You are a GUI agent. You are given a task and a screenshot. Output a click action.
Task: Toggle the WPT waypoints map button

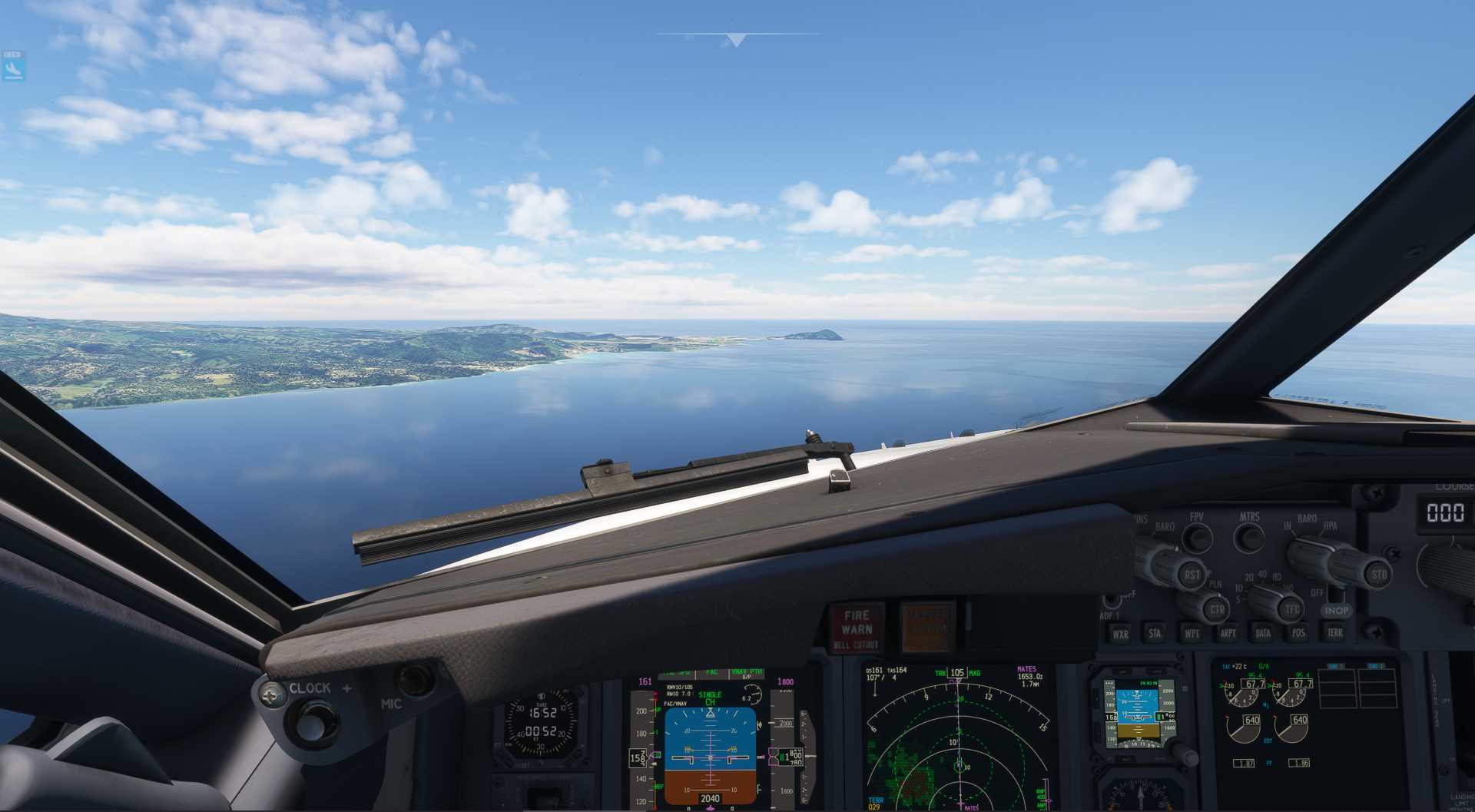point(1192,634)
